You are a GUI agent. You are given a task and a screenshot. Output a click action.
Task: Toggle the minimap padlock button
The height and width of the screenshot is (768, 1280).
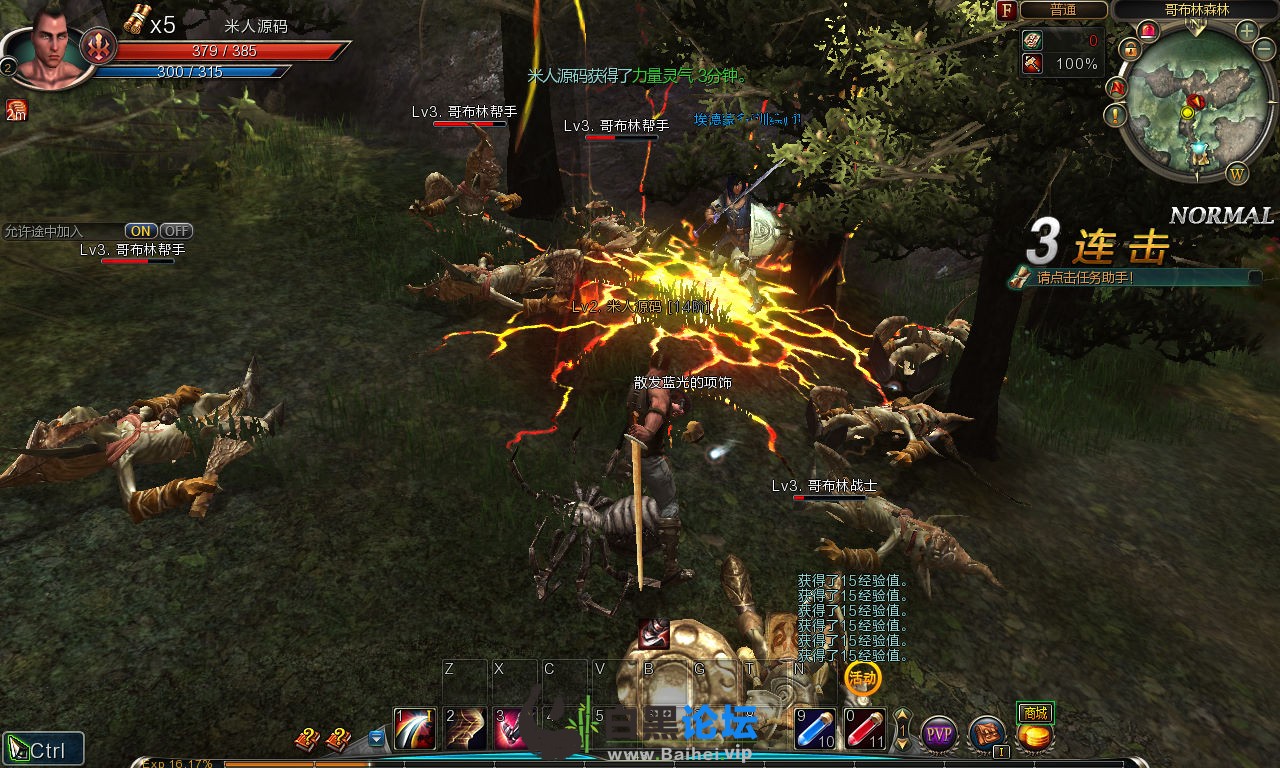pyautogui.click(x=1130, y=48)
